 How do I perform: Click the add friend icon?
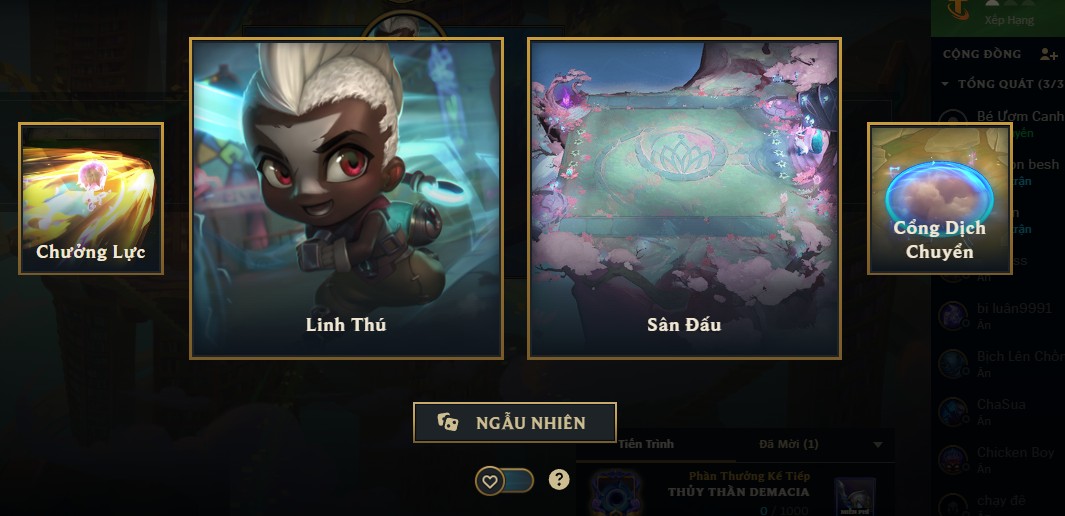(x=1048, y=54)
